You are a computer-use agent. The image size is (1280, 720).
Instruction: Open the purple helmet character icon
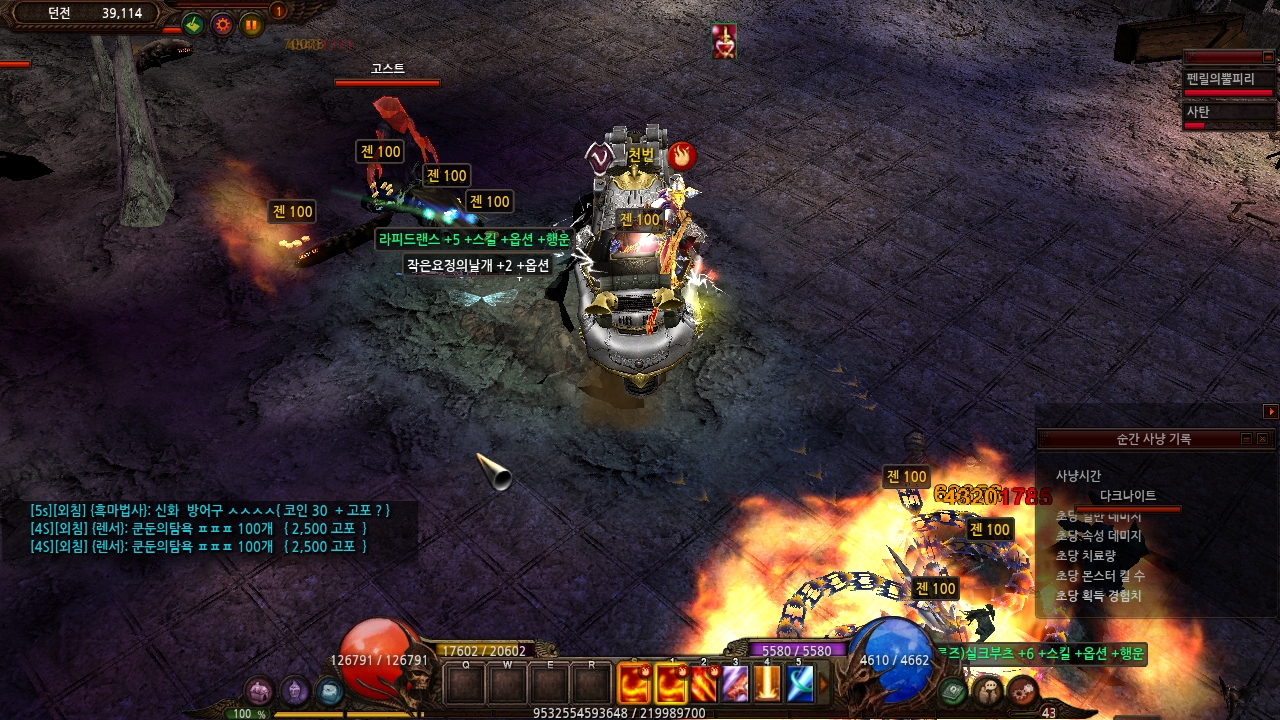[294, 690]
